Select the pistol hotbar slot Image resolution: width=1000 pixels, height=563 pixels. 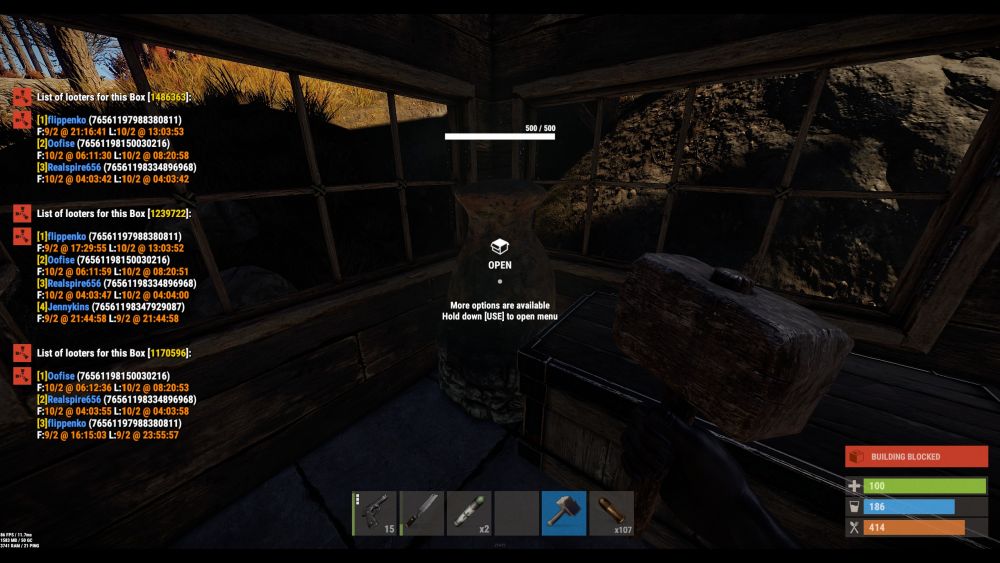click(375, 512)
